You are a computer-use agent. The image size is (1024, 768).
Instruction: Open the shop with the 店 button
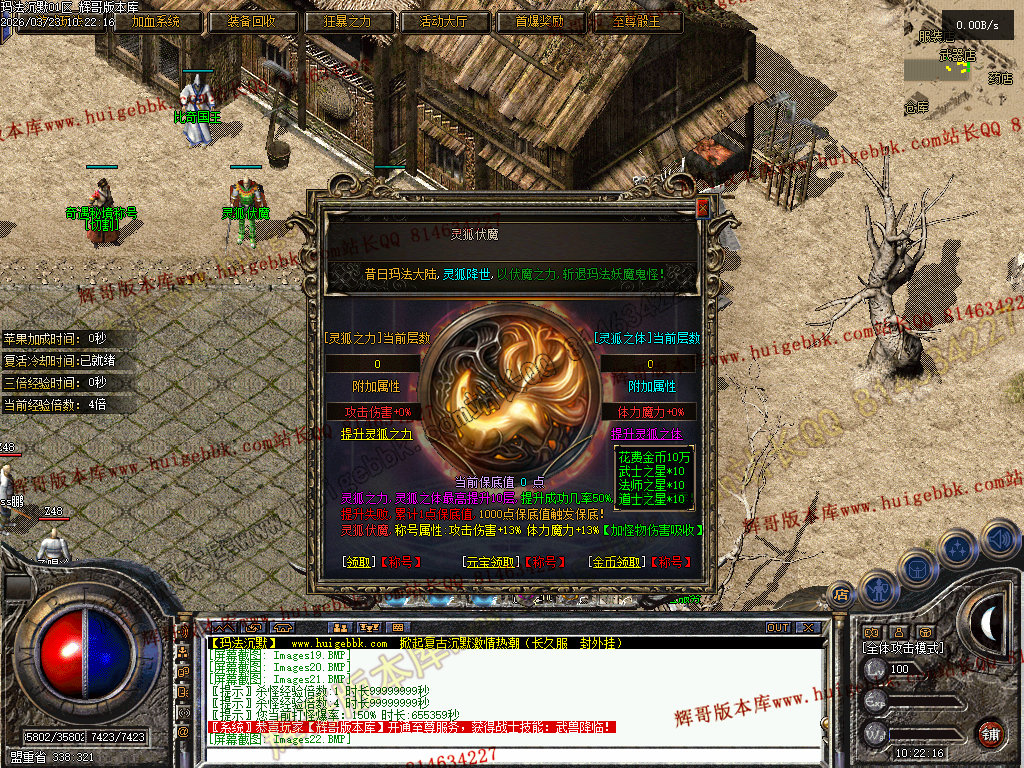[841, 595]
